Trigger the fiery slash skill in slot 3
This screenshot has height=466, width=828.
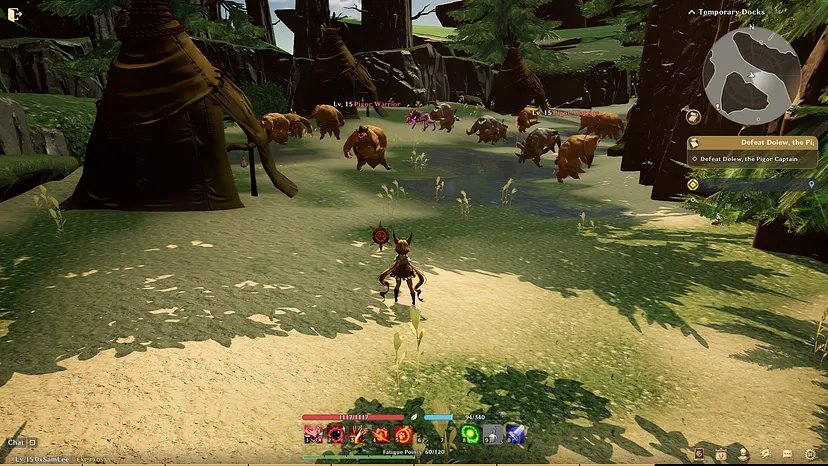point(358,434)
